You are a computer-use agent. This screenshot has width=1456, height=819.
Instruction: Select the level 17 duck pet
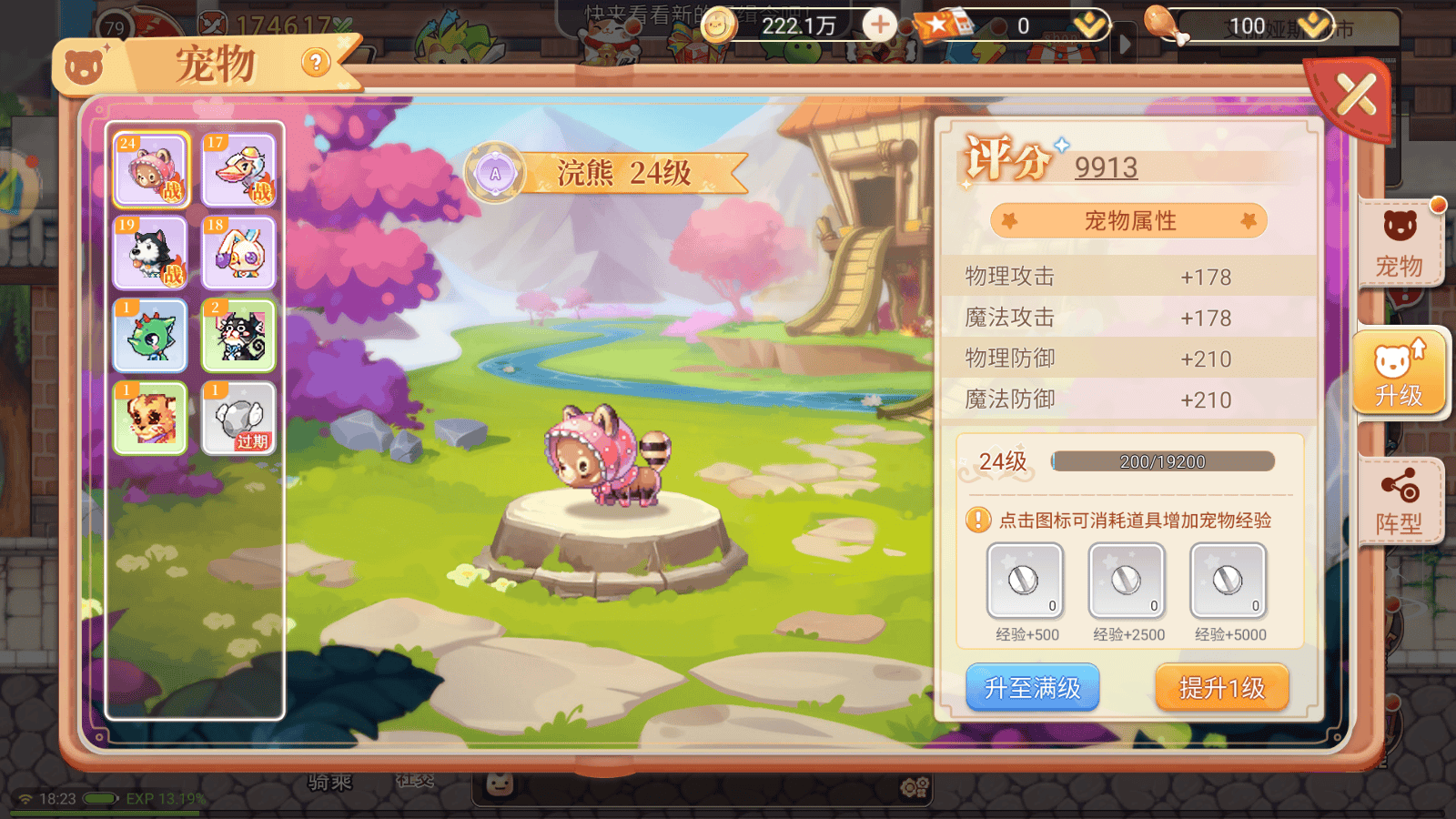238,170
